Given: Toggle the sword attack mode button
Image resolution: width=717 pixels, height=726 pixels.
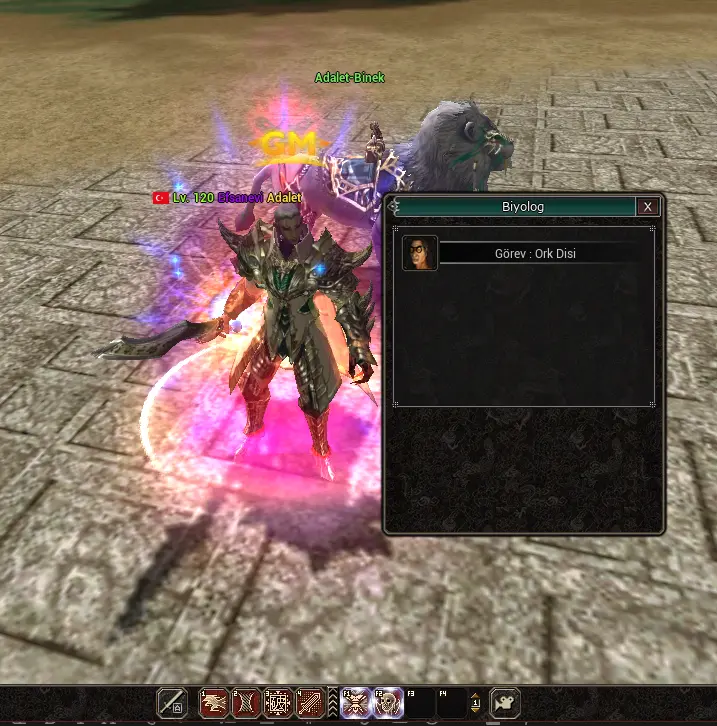Looking at the screenshot, I should click(x=172, y=703).
